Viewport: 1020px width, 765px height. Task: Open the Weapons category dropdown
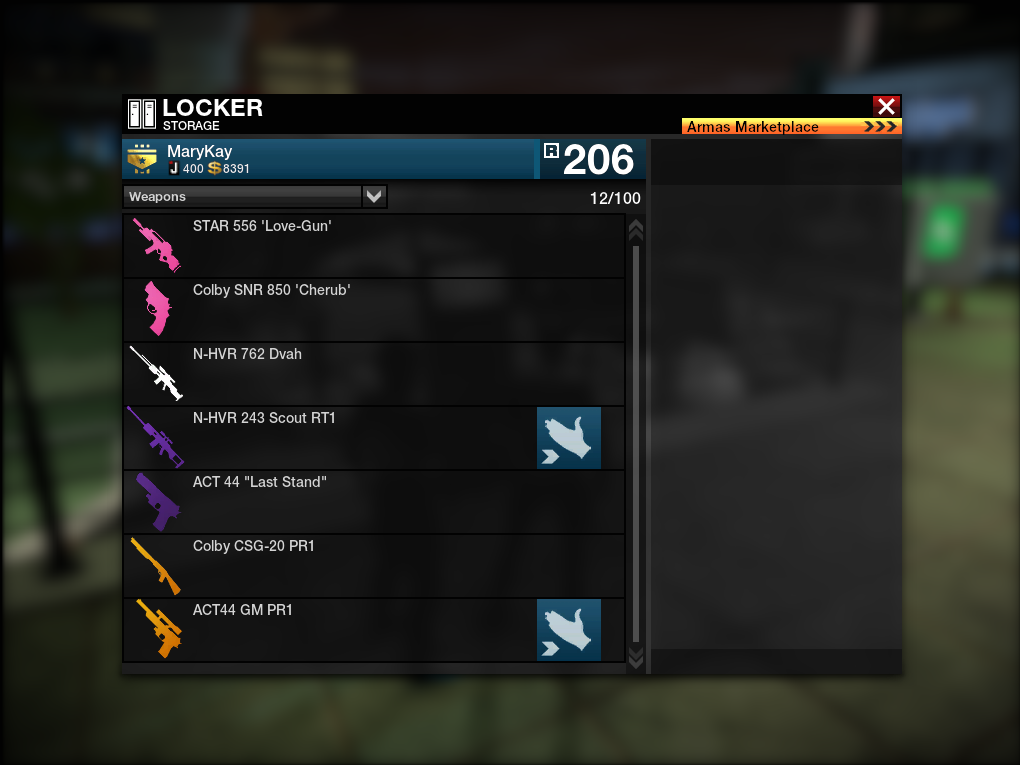click(374, 197)
